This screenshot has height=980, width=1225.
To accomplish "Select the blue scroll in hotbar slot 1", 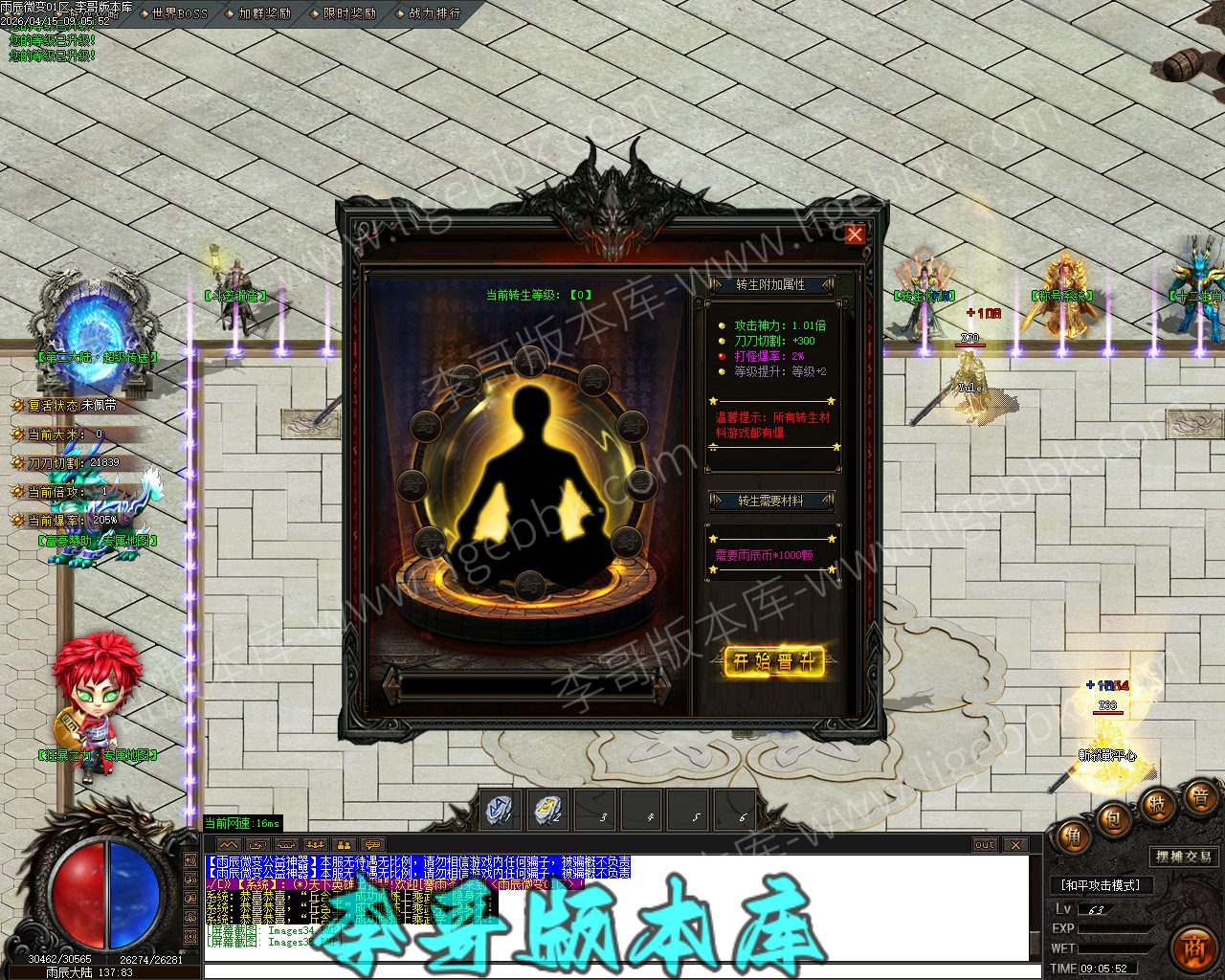I will (x=501, y=810).
